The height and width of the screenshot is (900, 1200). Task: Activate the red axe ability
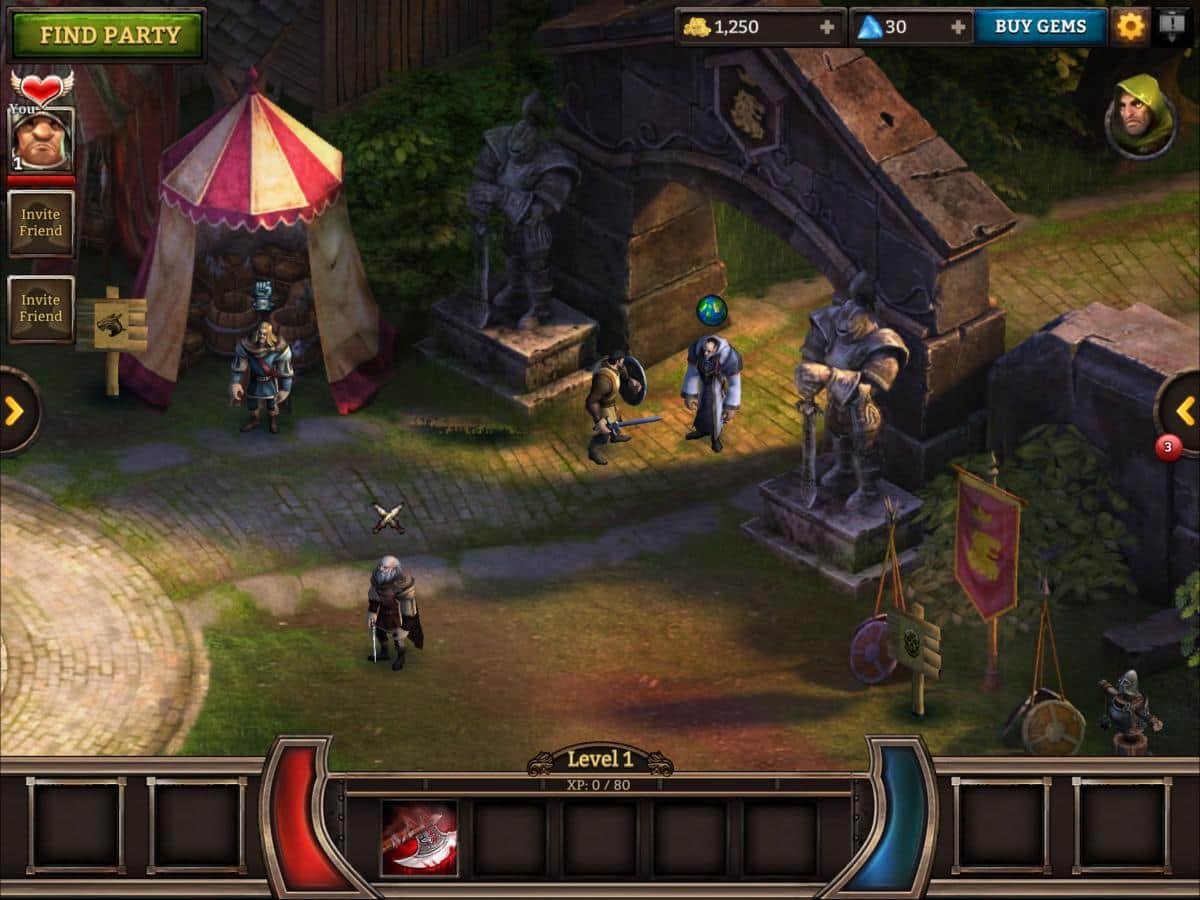tap(419, 838)
